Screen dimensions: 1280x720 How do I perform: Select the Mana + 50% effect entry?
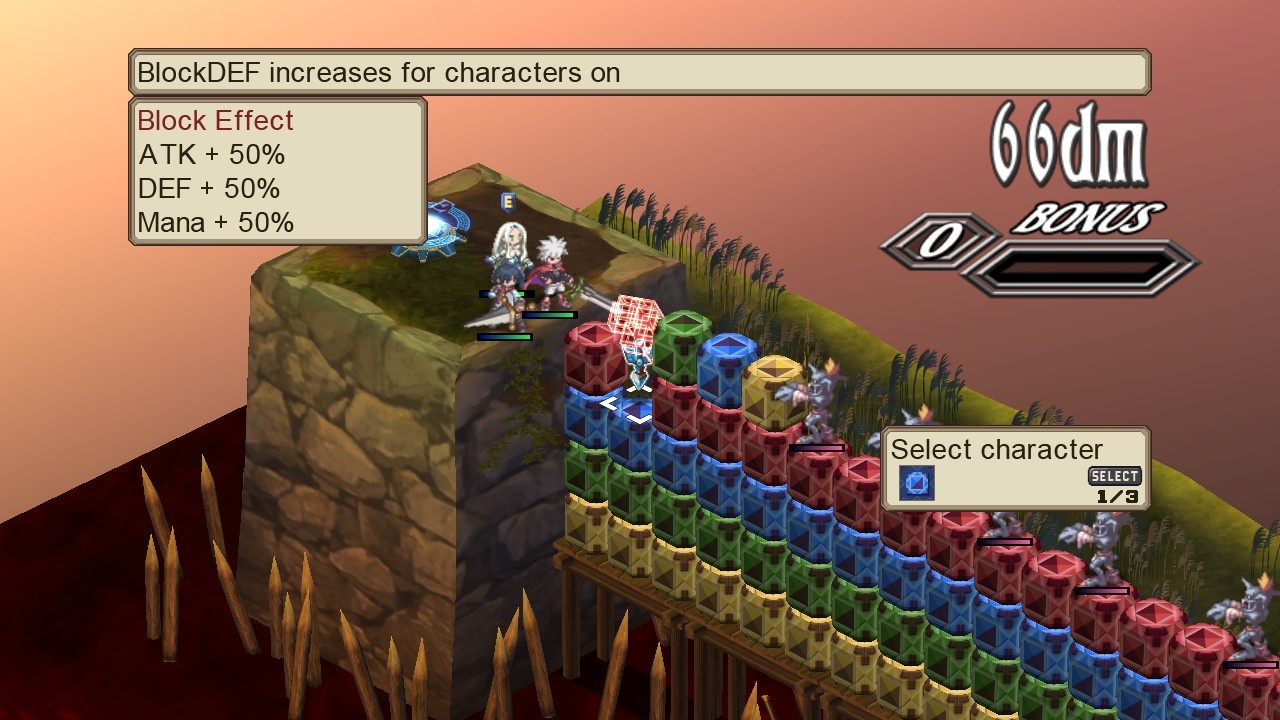click(215, 222)
